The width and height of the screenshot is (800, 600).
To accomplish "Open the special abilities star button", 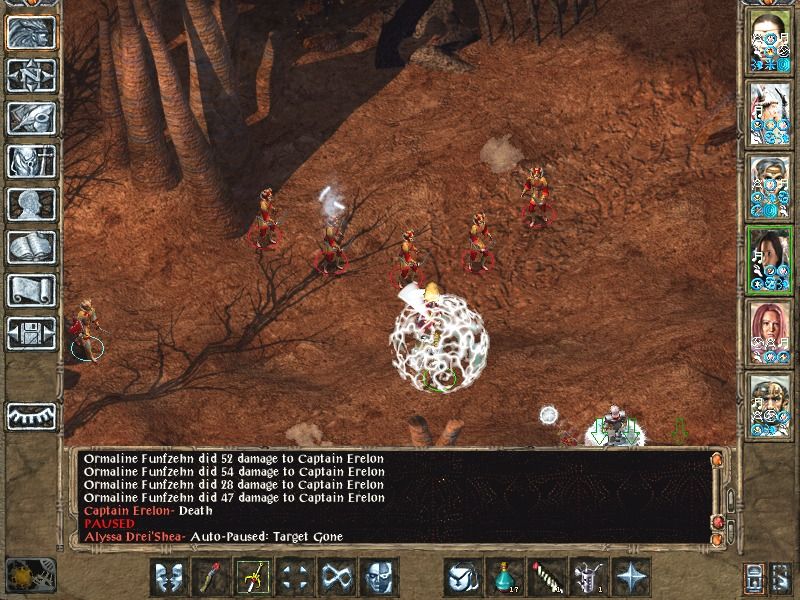I will coord(632,577).
